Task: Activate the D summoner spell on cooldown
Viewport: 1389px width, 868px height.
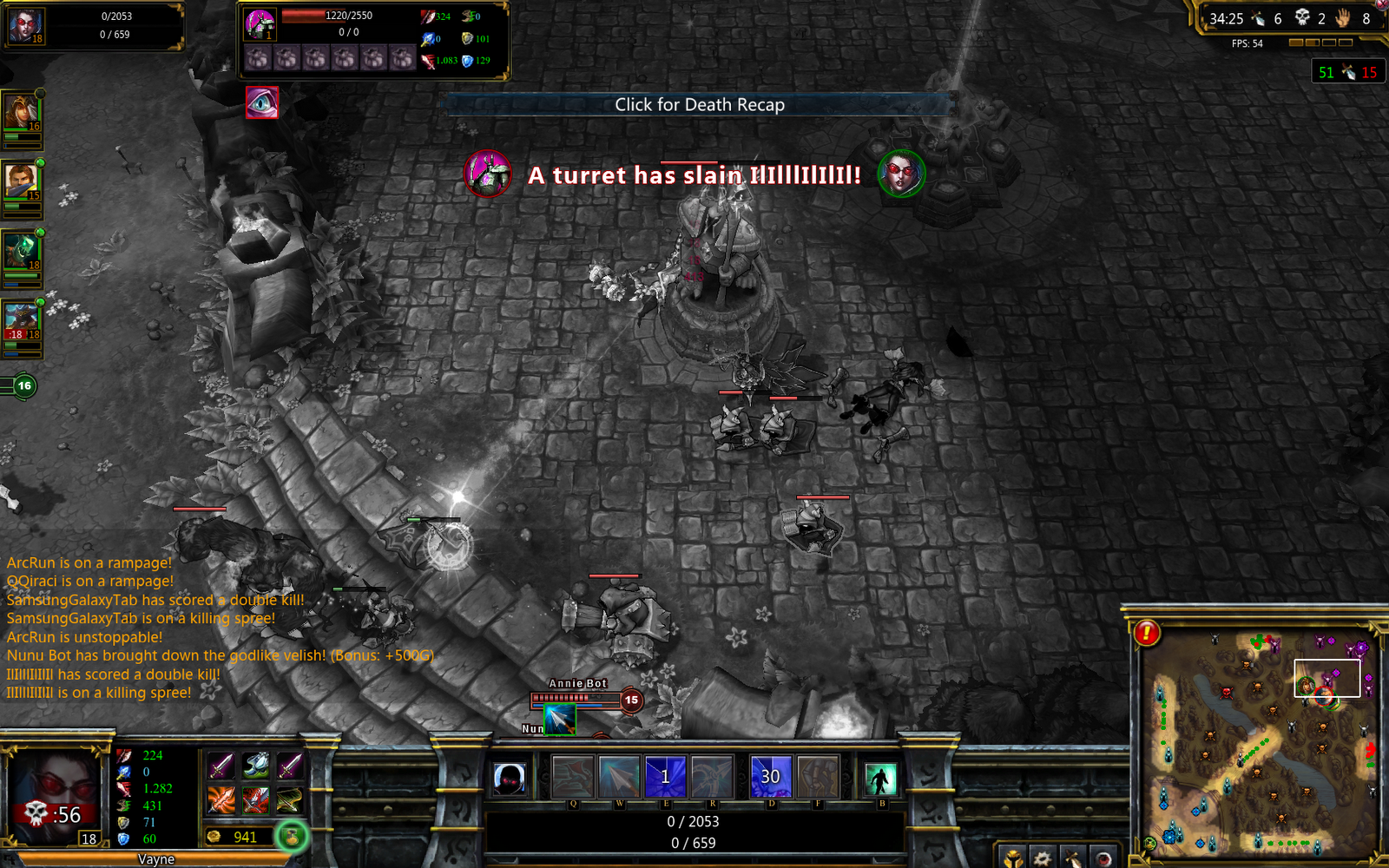Action: coord(770,776)
